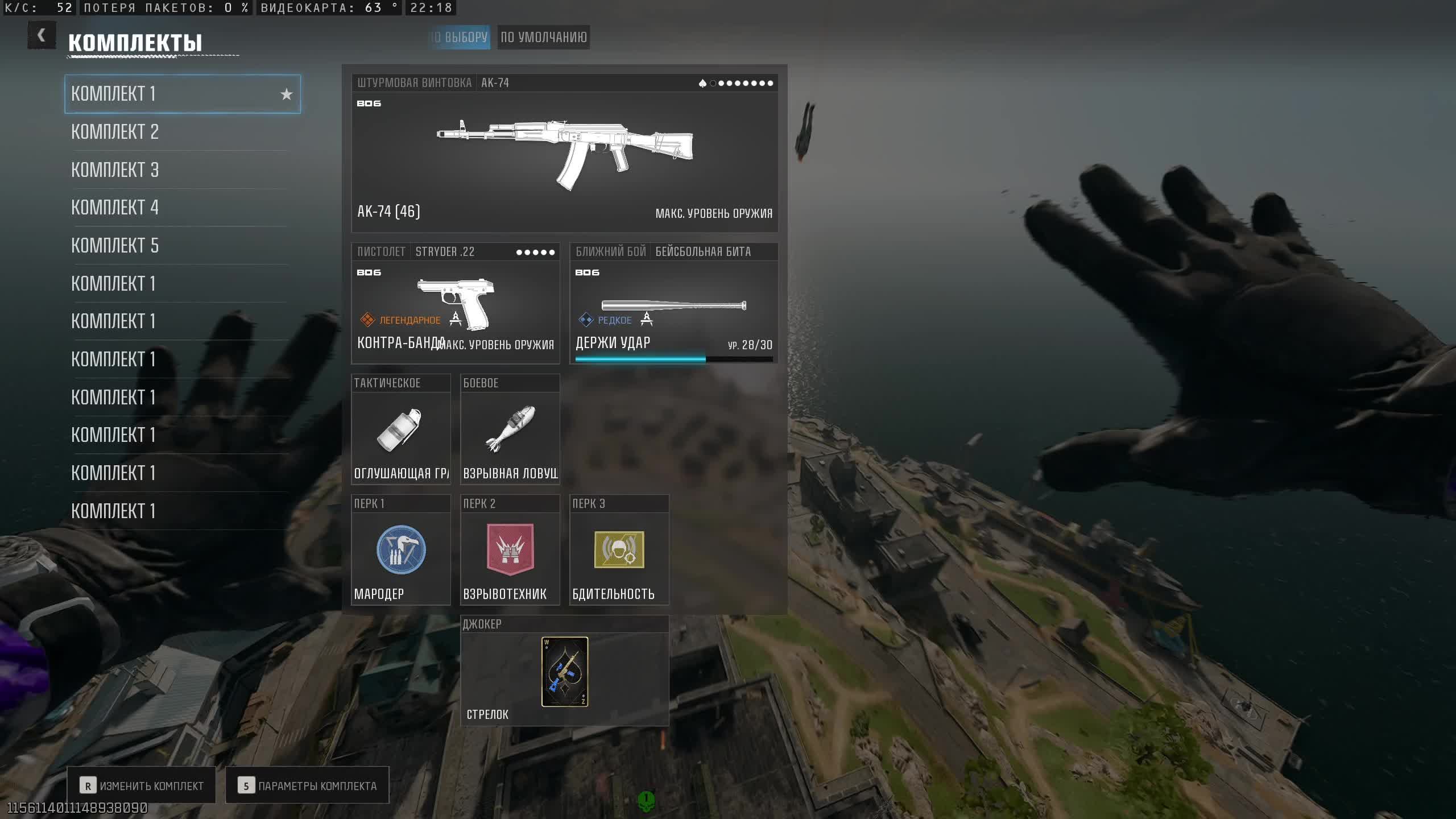Go back with the arrow button

[42, 36]
